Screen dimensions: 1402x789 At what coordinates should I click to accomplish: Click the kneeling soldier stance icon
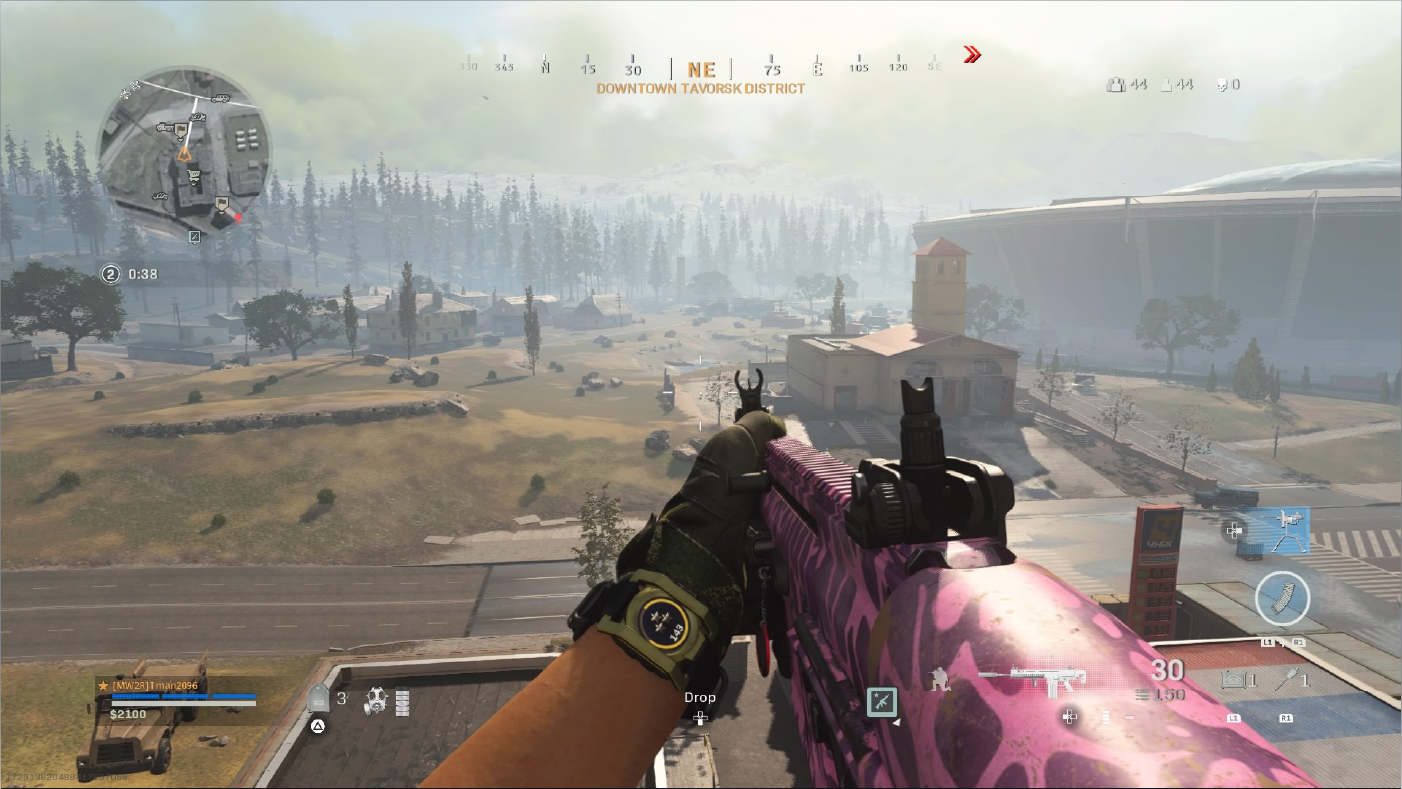tap(940, 680)
